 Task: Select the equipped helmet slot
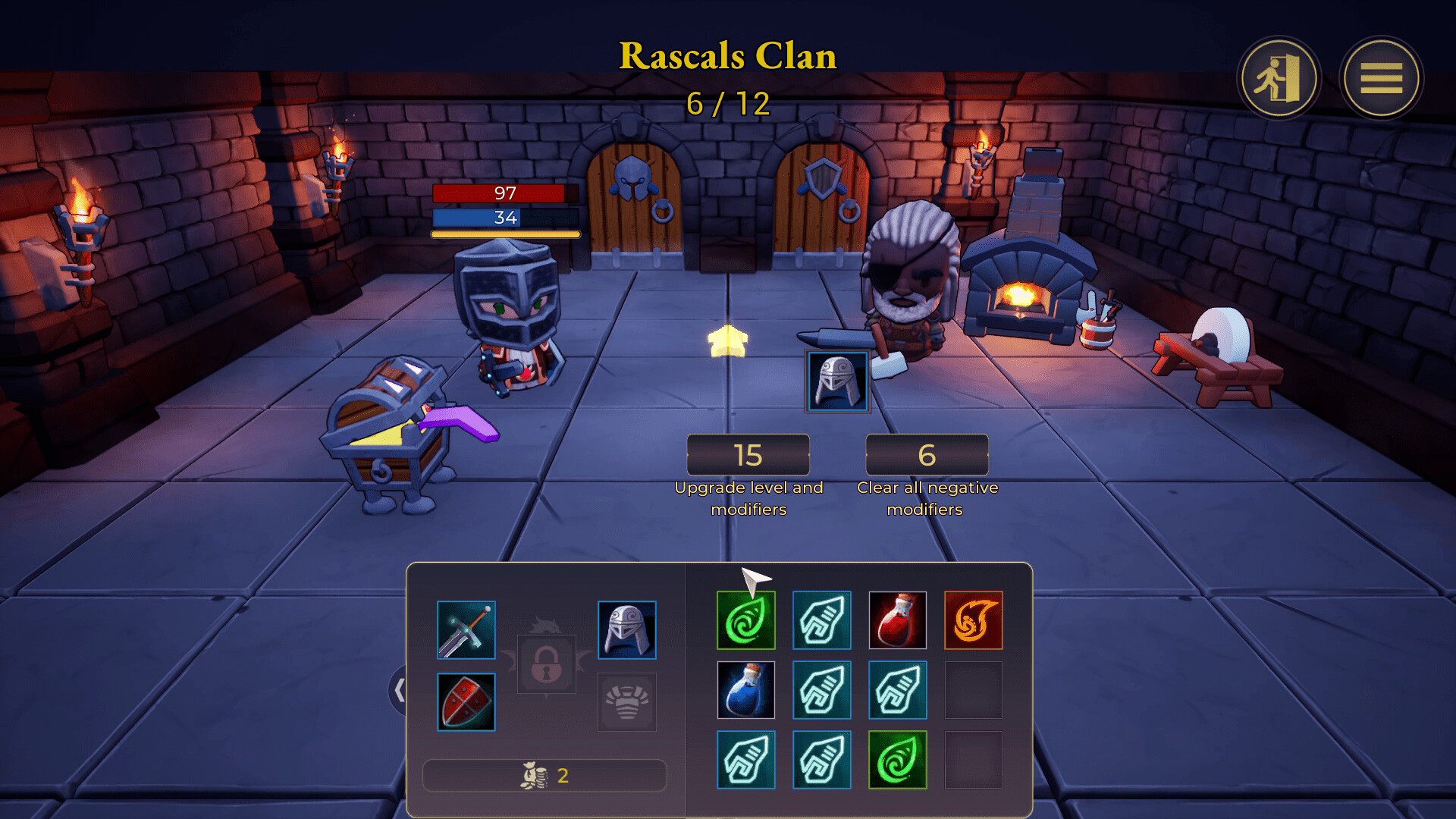coord(627,629)
